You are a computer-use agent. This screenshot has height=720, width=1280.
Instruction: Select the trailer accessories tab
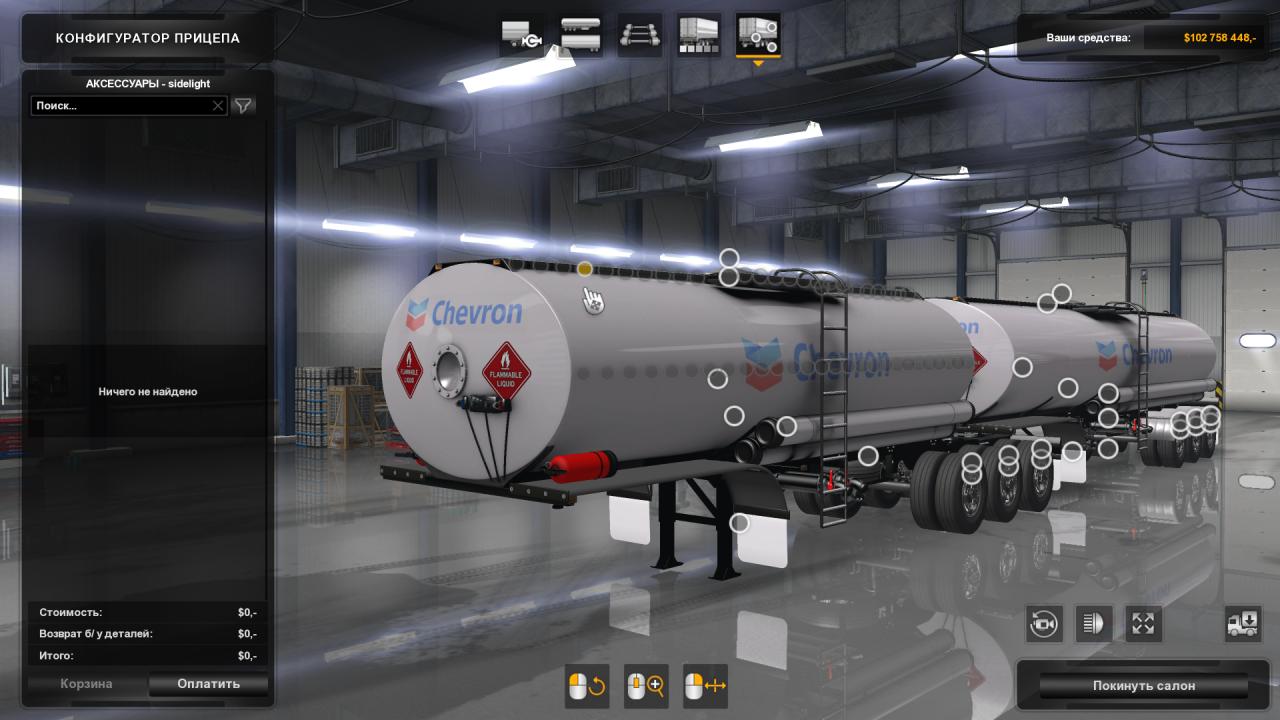[x=758, y=35]
